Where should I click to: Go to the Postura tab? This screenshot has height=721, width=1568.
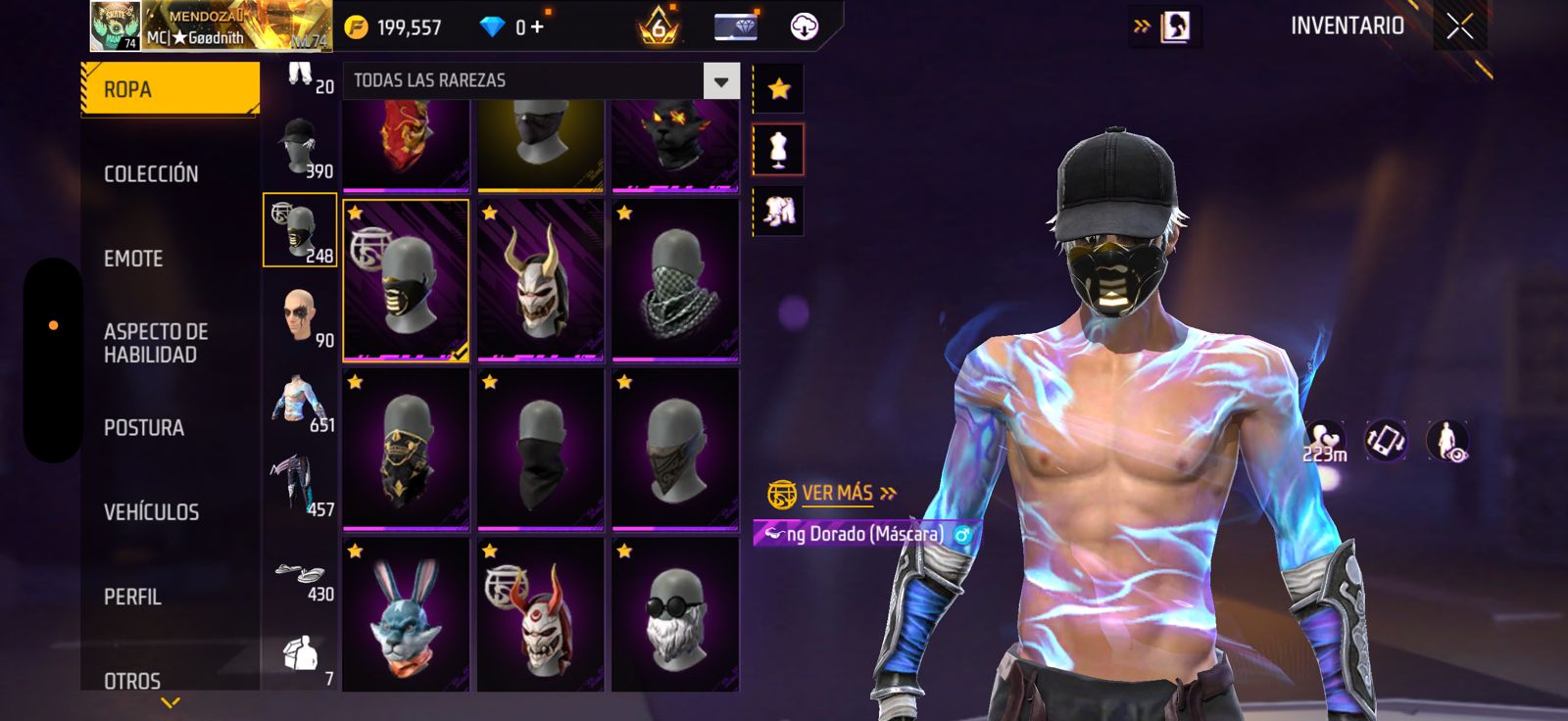144,427
